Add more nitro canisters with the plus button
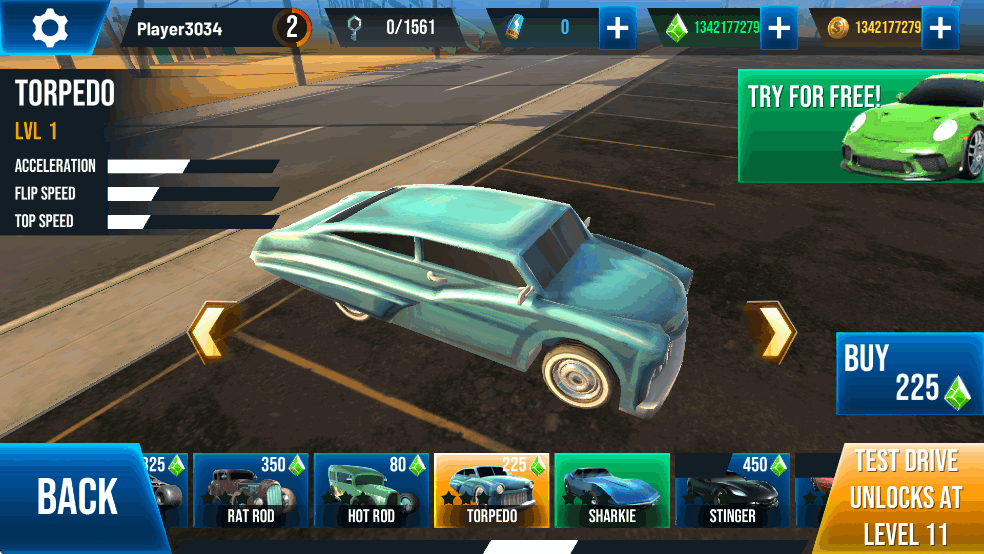 pyautogui.click(x=618, y=28)
